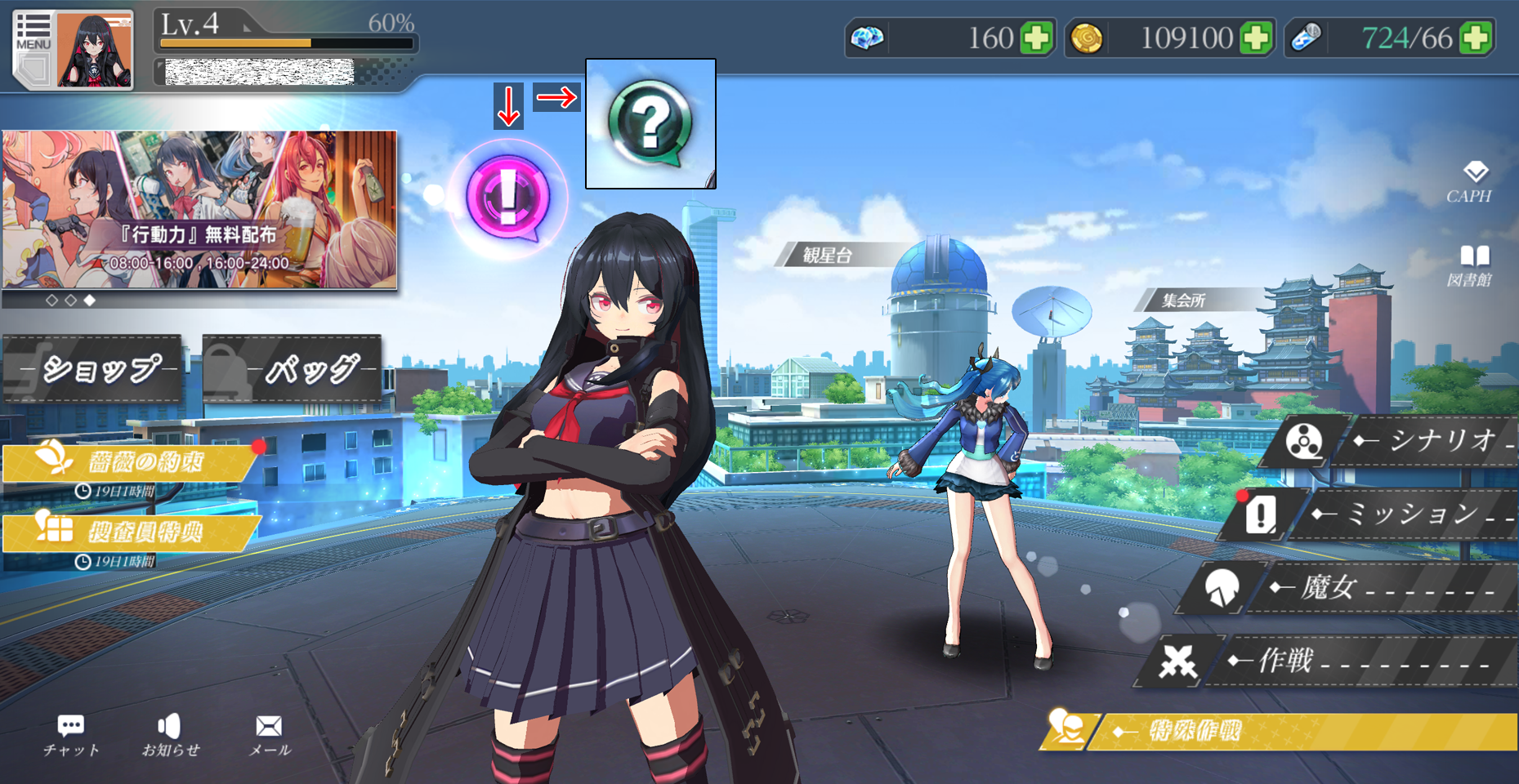The width and height of the screenshot is (1519, 784).
Task: Open the 図書館 library
Action: click(x=1469, y=266)
